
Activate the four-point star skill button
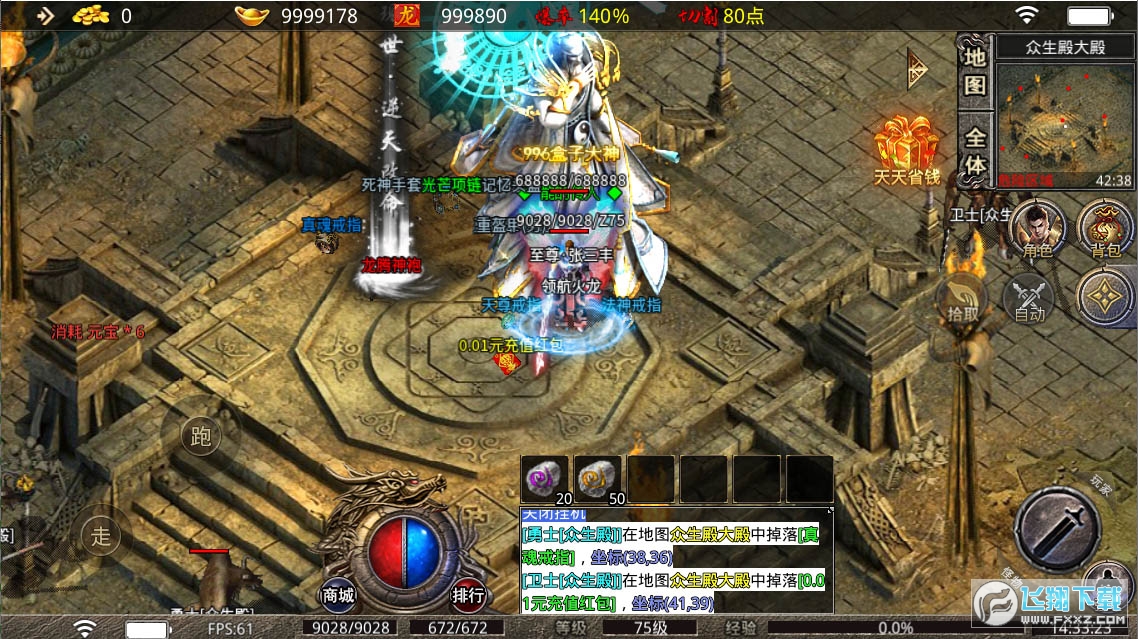tap(1105, 297)
